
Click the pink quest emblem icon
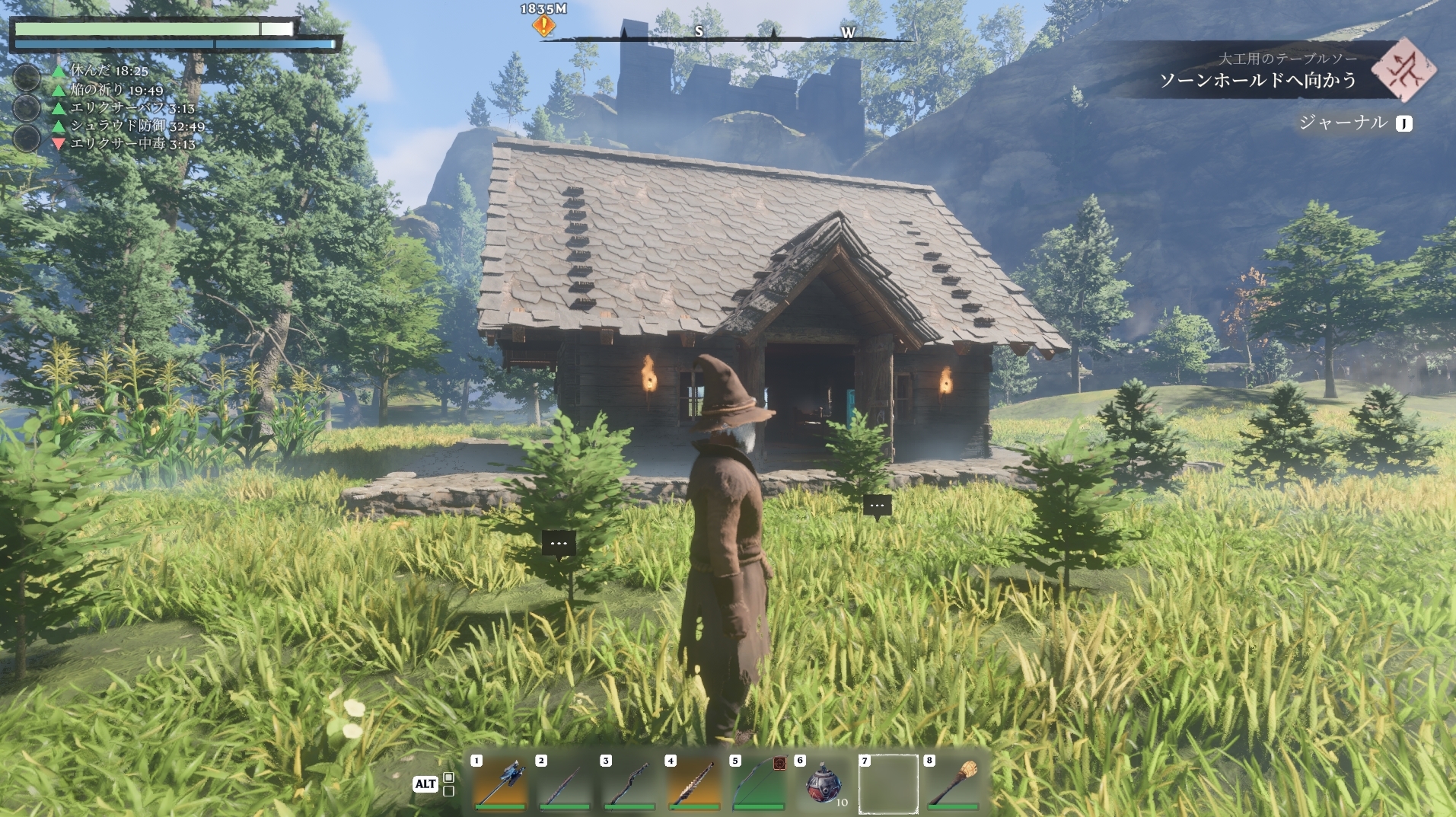point(1403,70)
